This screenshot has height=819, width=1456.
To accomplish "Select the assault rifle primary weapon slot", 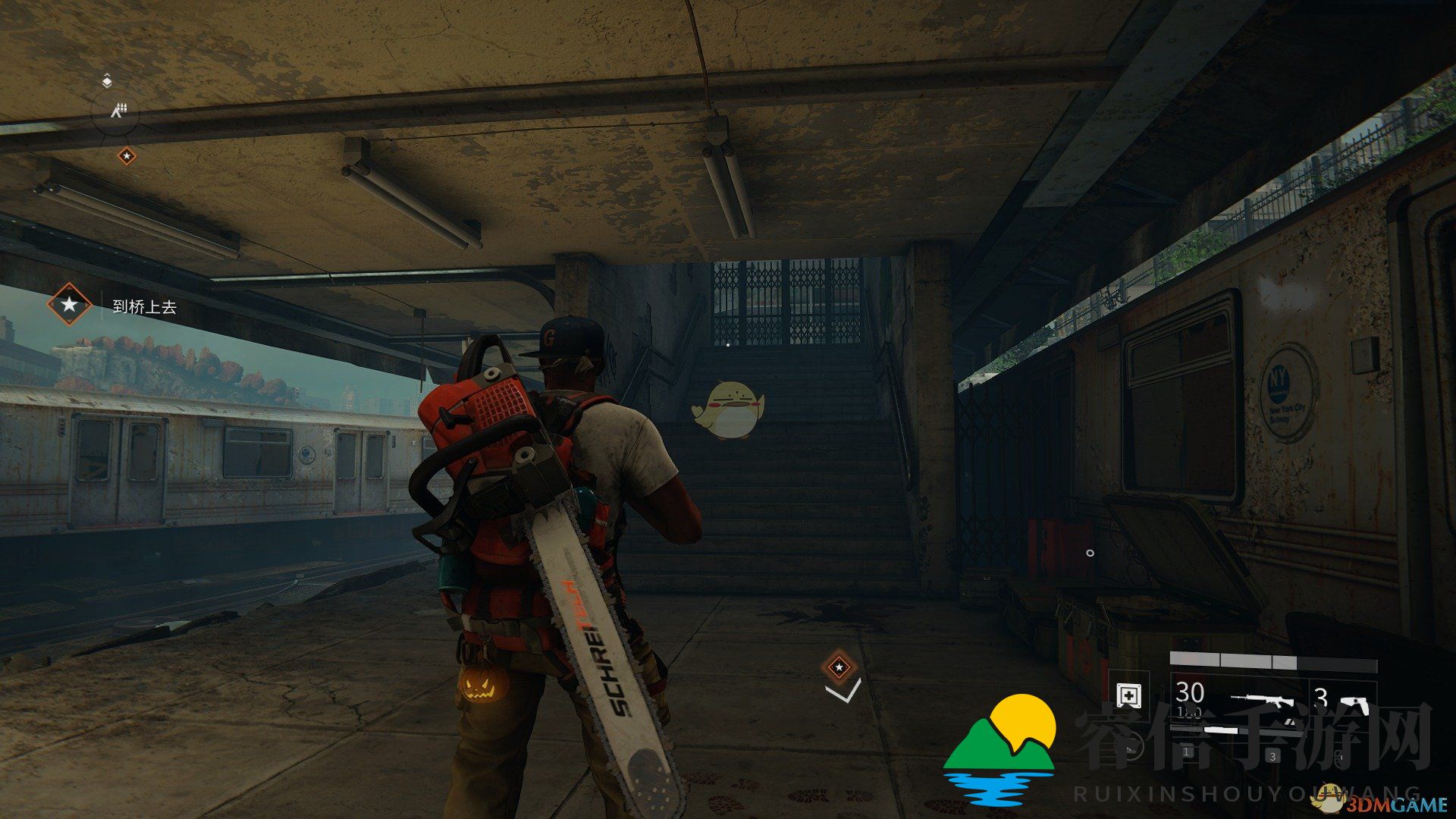I will pyautogui.click(x=1263, y=699).
